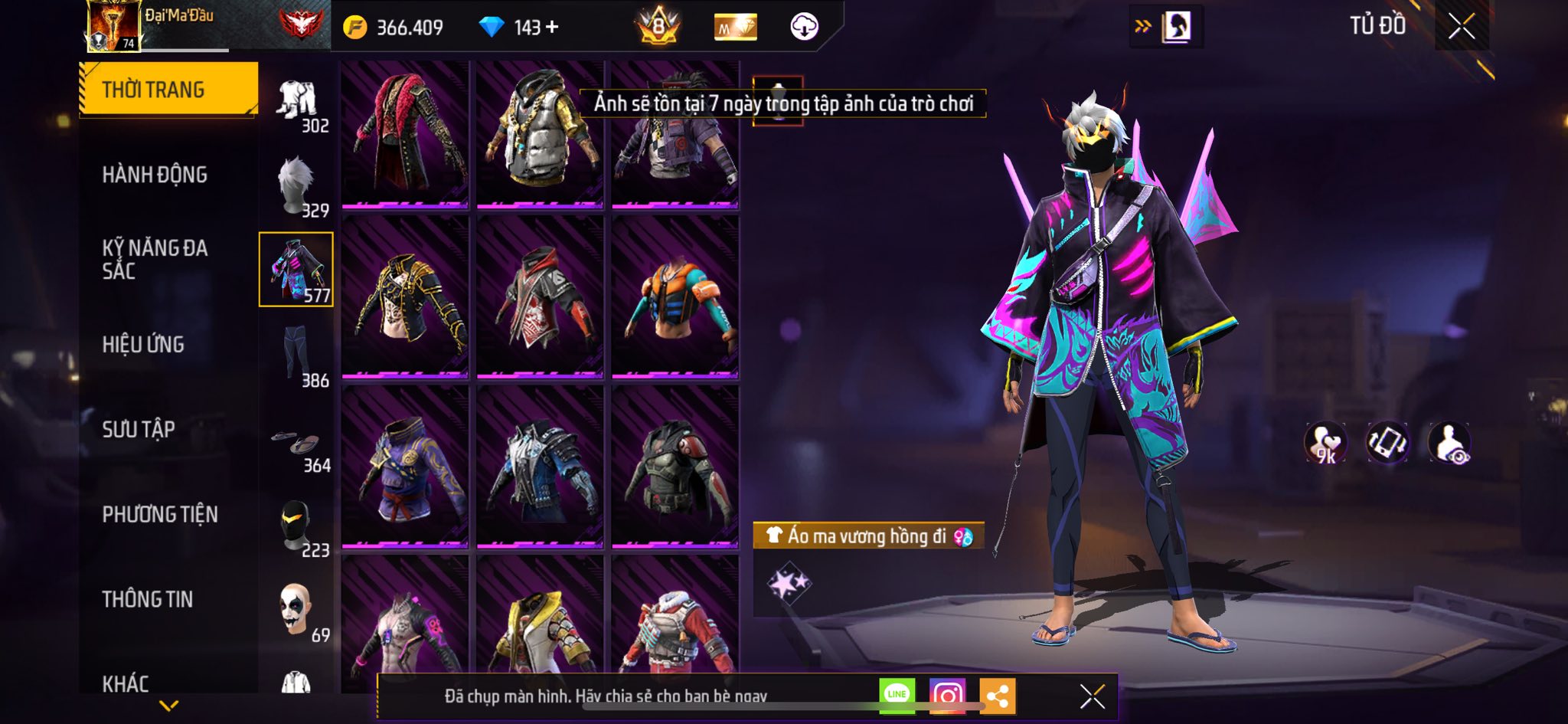Open the Phương Tiện vehicles section
Image resolution: width=1568 pixels, height=724 pixels.
coord(160,514)
